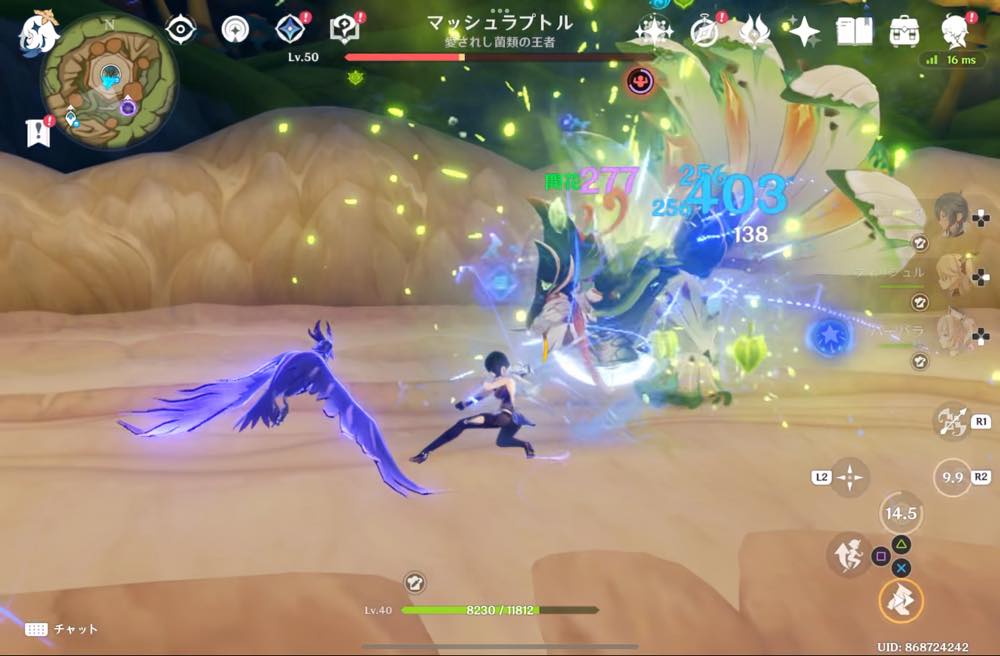Viewport: 1000px width, 656px height.
Task: Open the chat box
Action: tap(62, 629)
